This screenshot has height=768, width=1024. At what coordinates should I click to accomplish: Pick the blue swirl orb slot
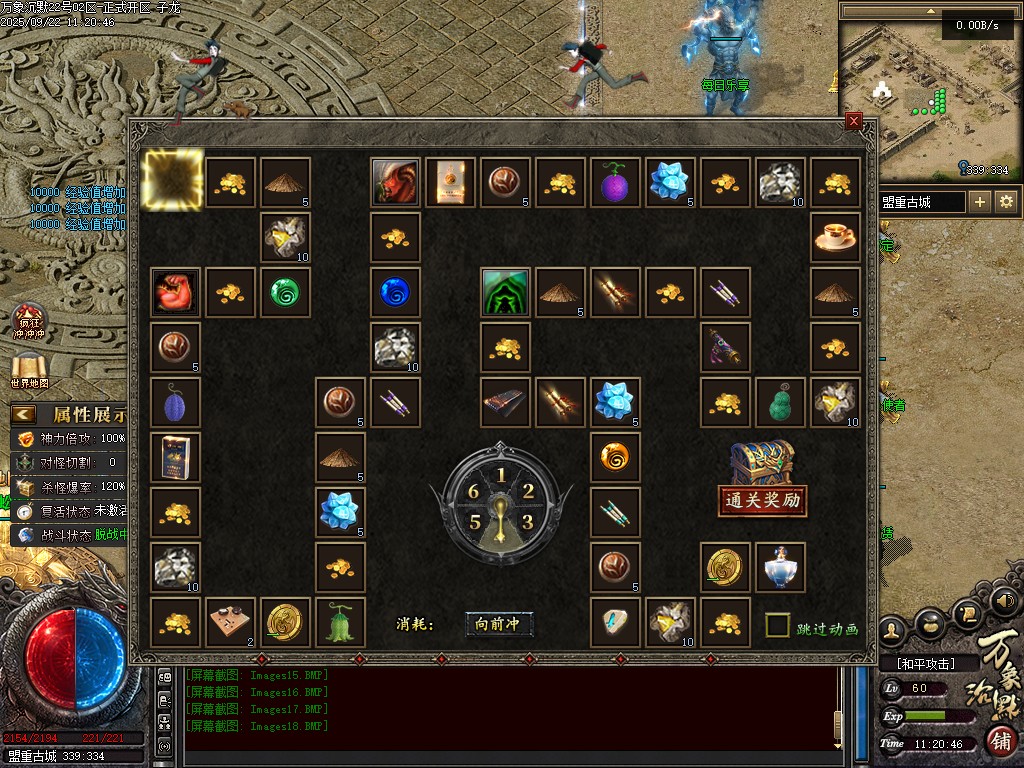[395, 293]
